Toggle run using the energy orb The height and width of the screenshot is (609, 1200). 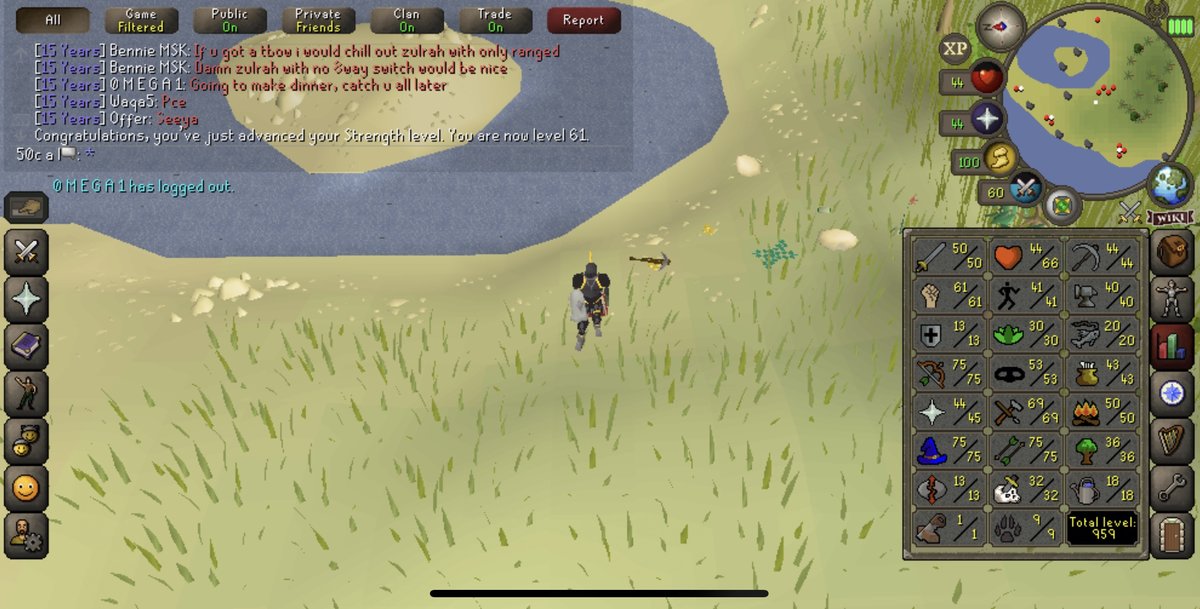(999, 157)
